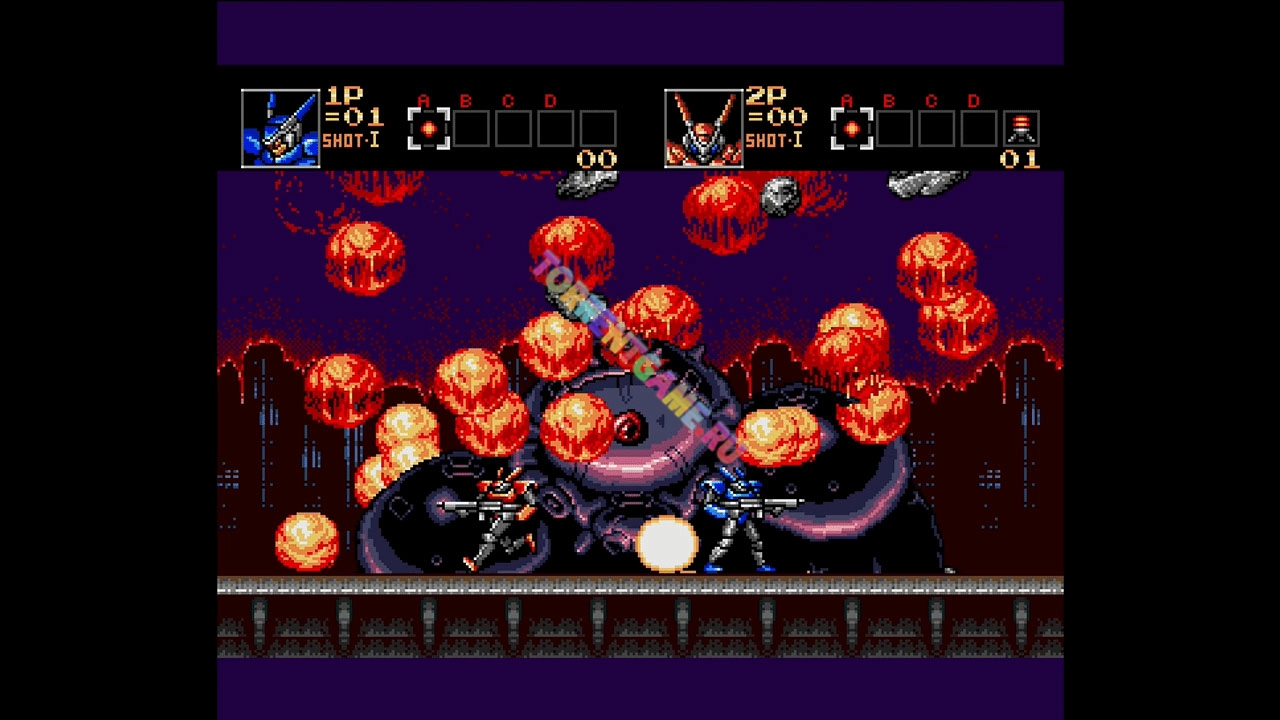Viewport: 1280px width, 720px height.
Task: Select player 2's empty weapon slot D
Action: pos(979,129)
